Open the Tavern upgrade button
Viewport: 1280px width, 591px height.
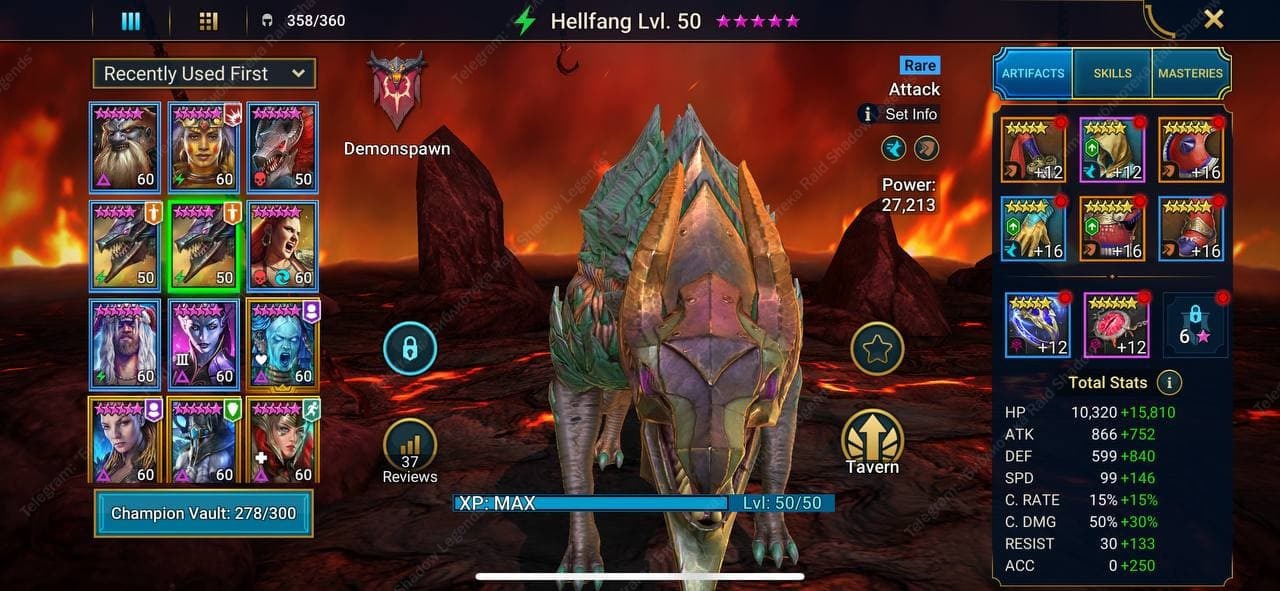[x=872, y=442]
